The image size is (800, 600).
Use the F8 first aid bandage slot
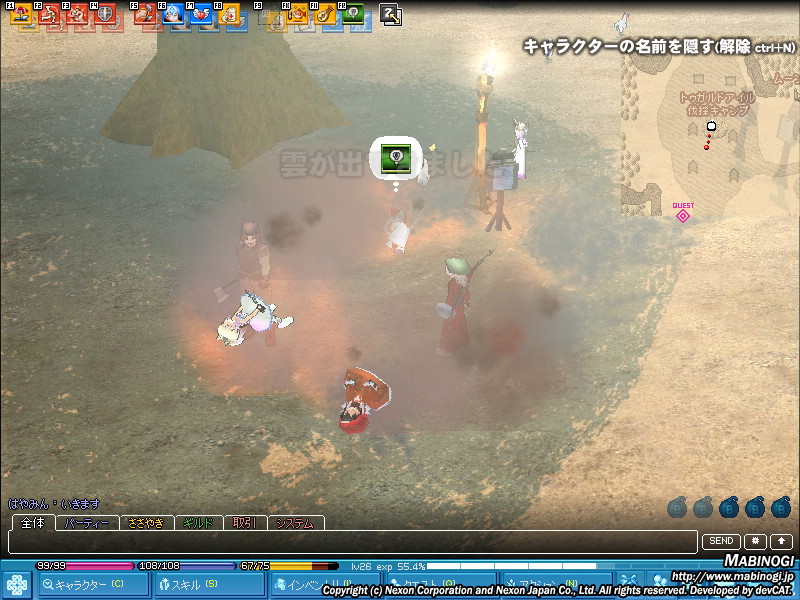pyautogui.click(x=229, y=14)
